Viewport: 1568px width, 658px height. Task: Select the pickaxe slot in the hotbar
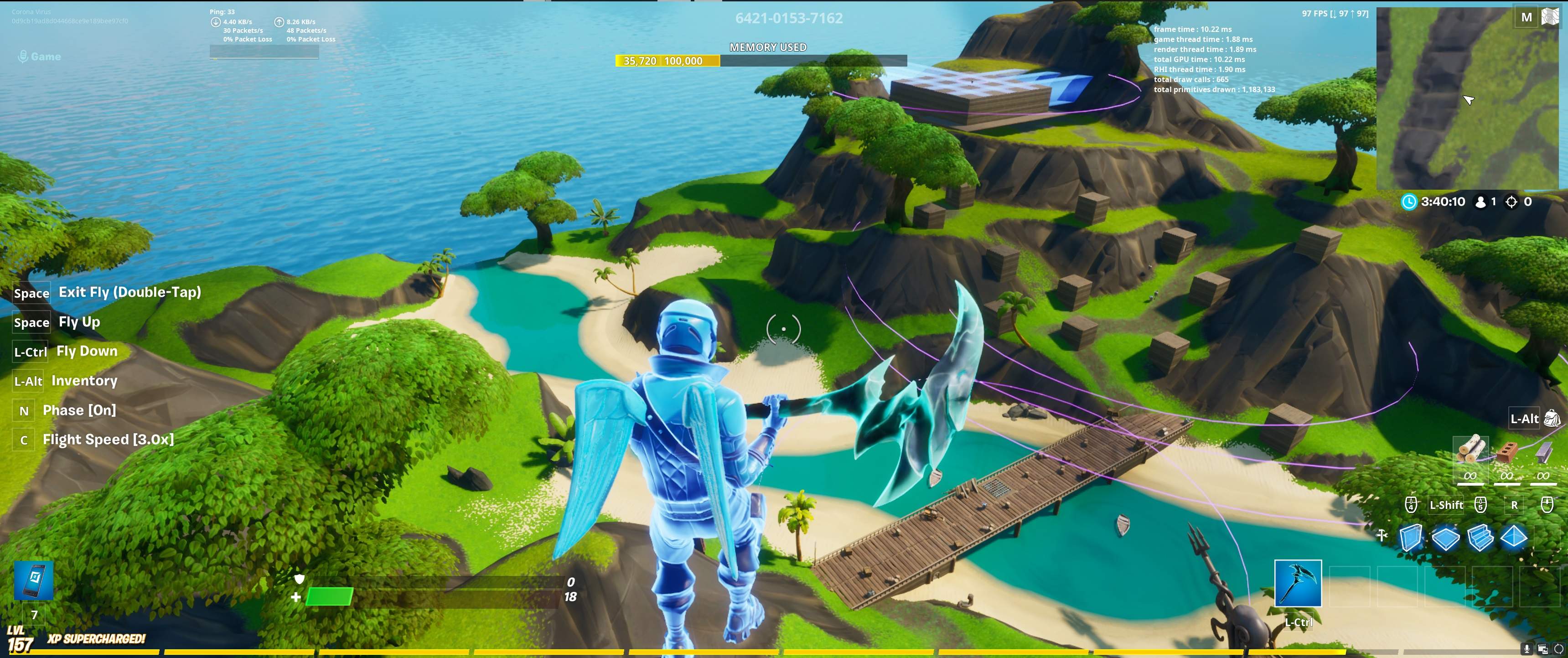point(1298,583)
